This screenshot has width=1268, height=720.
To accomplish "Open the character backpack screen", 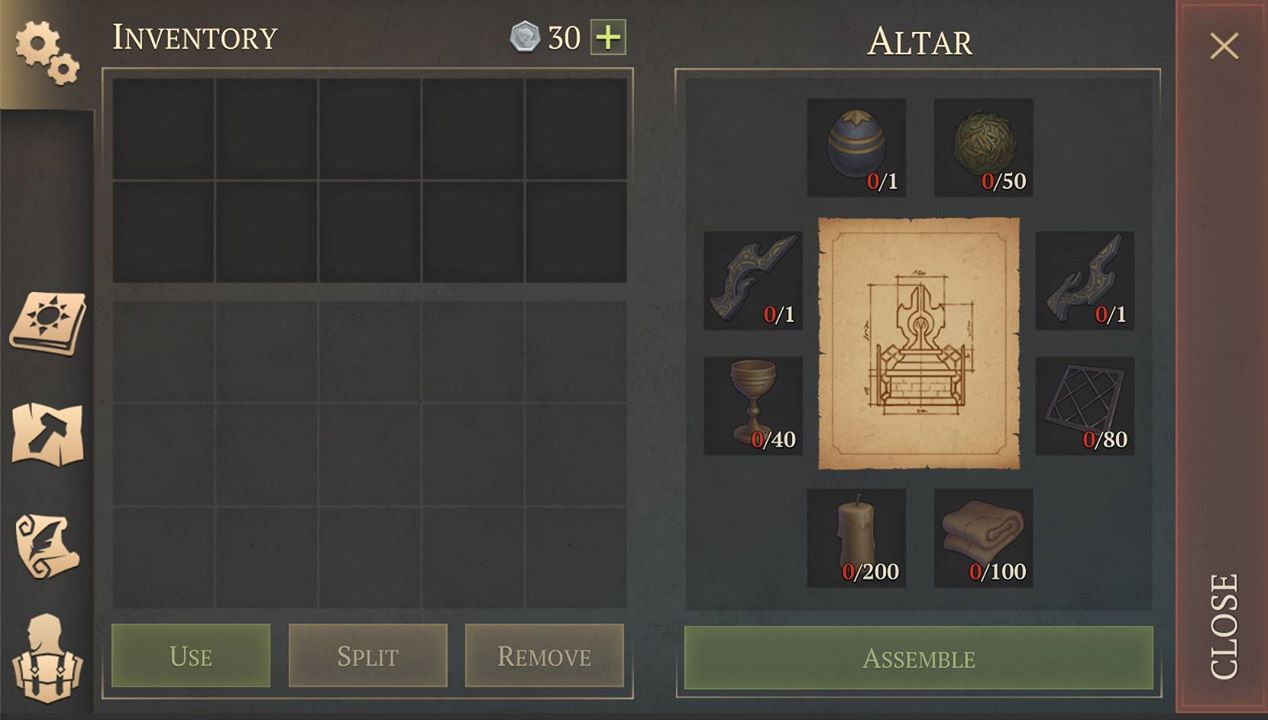I will point(47,657).
